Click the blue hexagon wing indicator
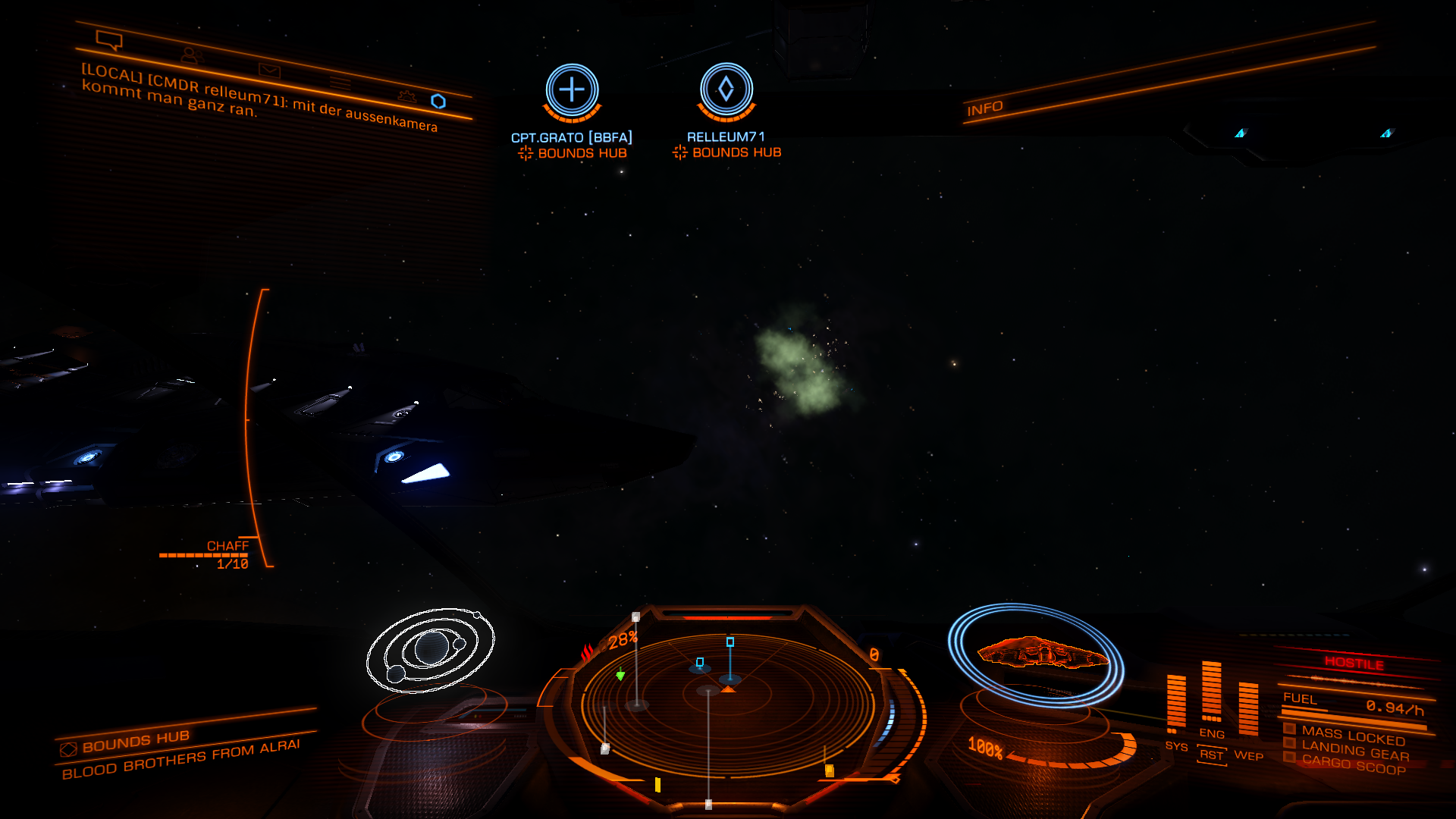Screen dimensions: 1456x819 click(x=438, y=102)
